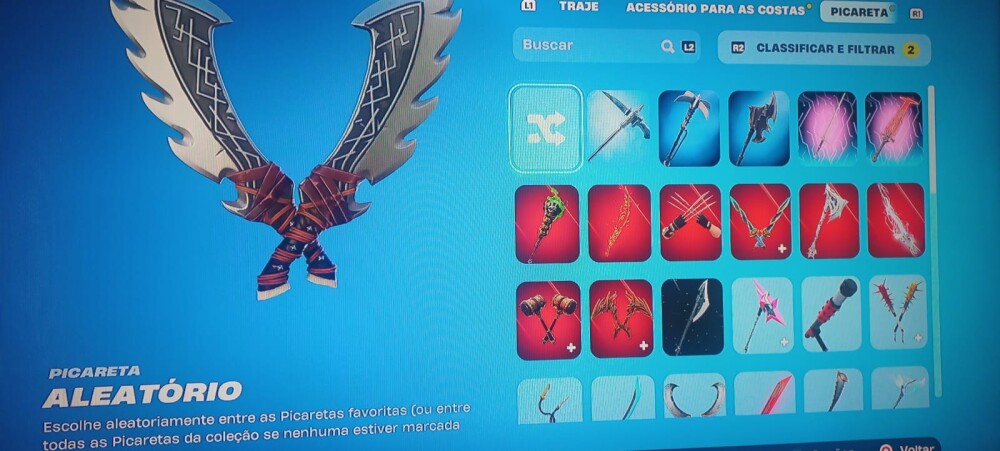Pick the orange flaming sword pickaxe

[x=893, y=128]
